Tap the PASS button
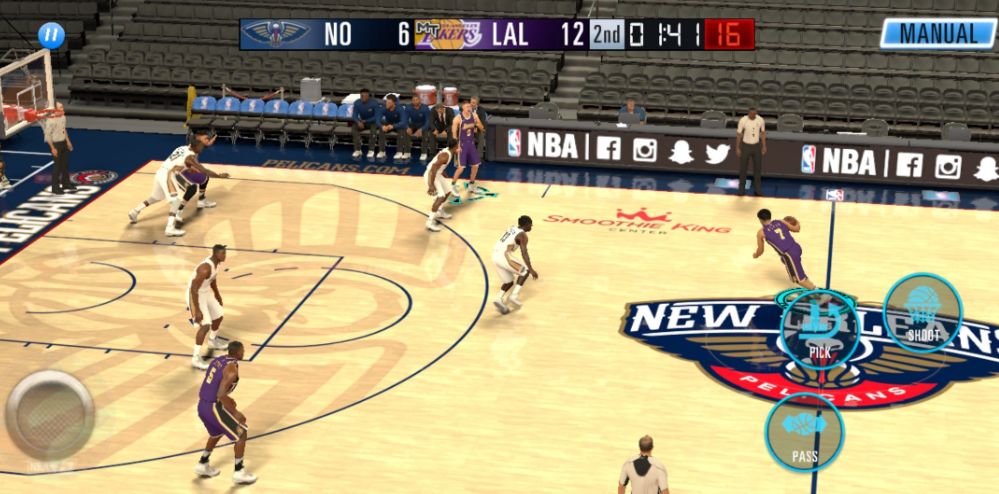The height and width of the screenshot is (494, 999). pyautogui.click(x=804, y=433)
